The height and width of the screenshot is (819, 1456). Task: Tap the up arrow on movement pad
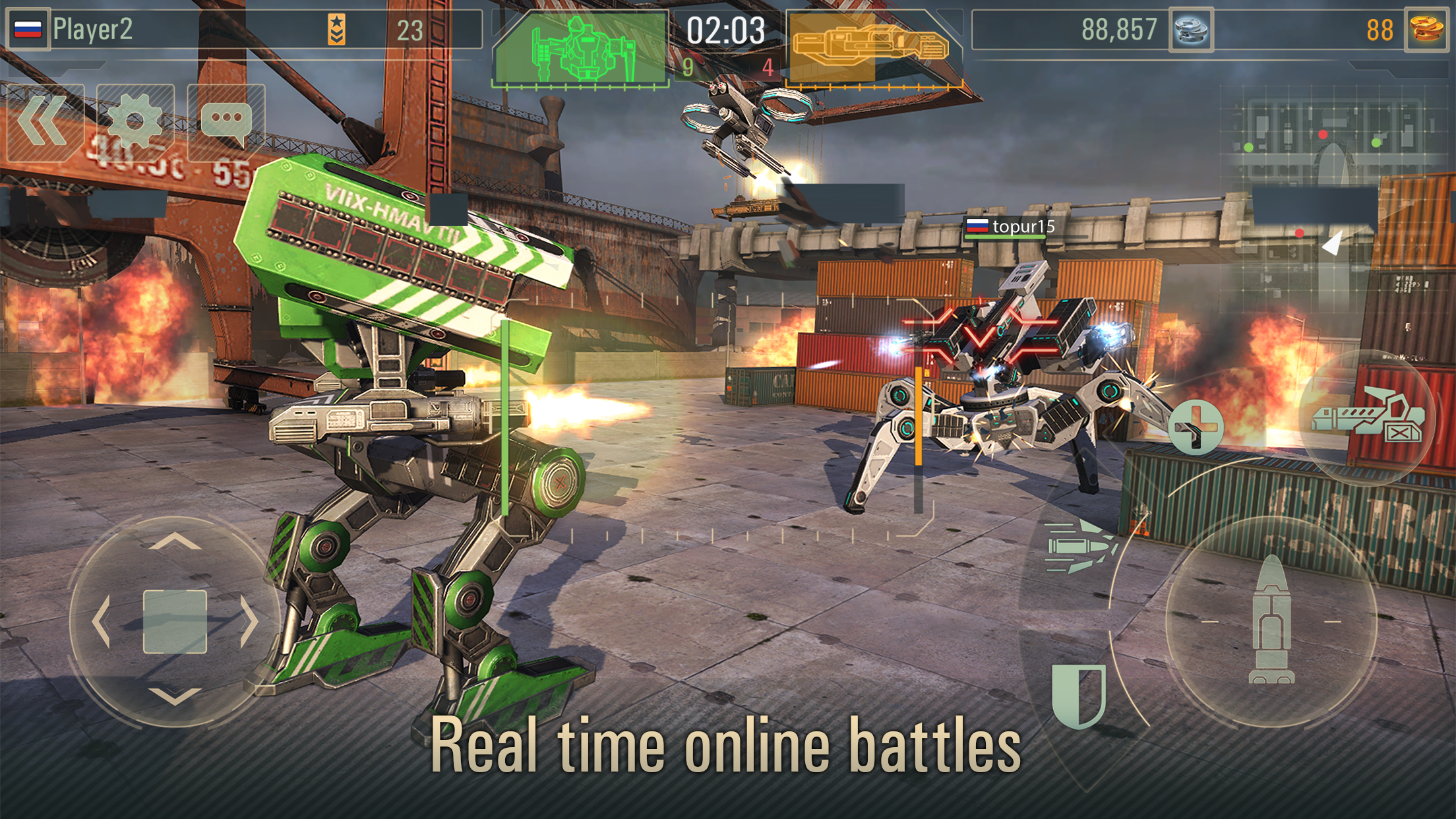[x=175, y=543]
